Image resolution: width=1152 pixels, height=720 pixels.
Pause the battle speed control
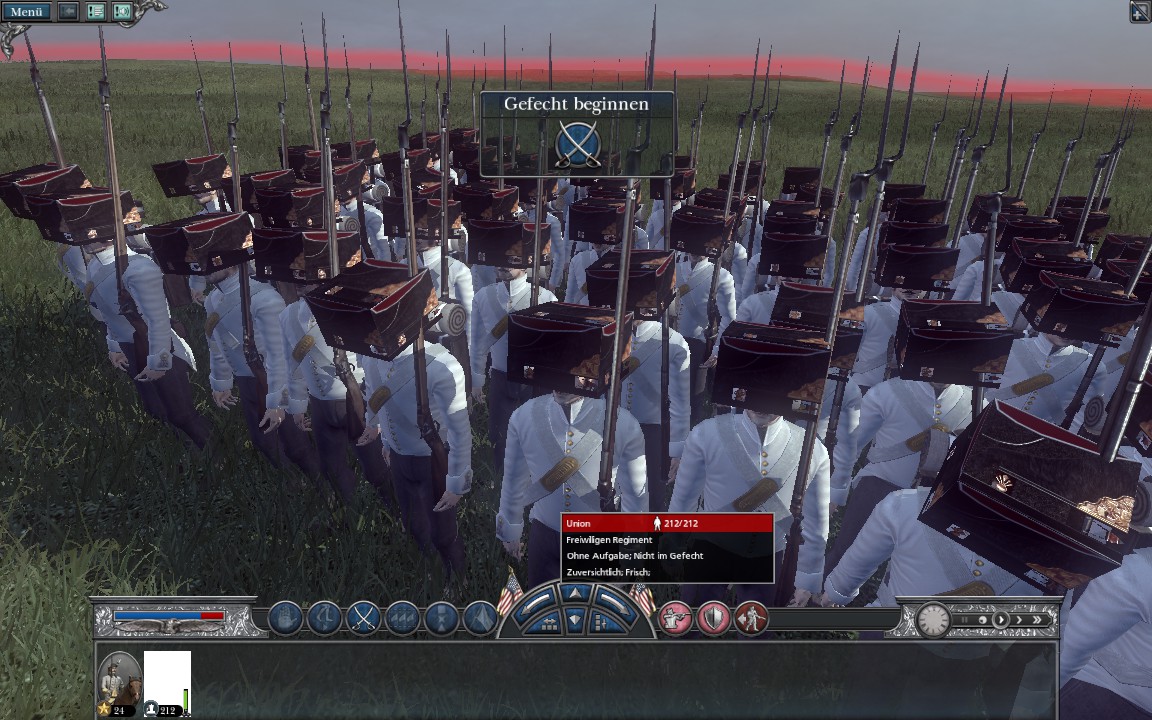964,620
